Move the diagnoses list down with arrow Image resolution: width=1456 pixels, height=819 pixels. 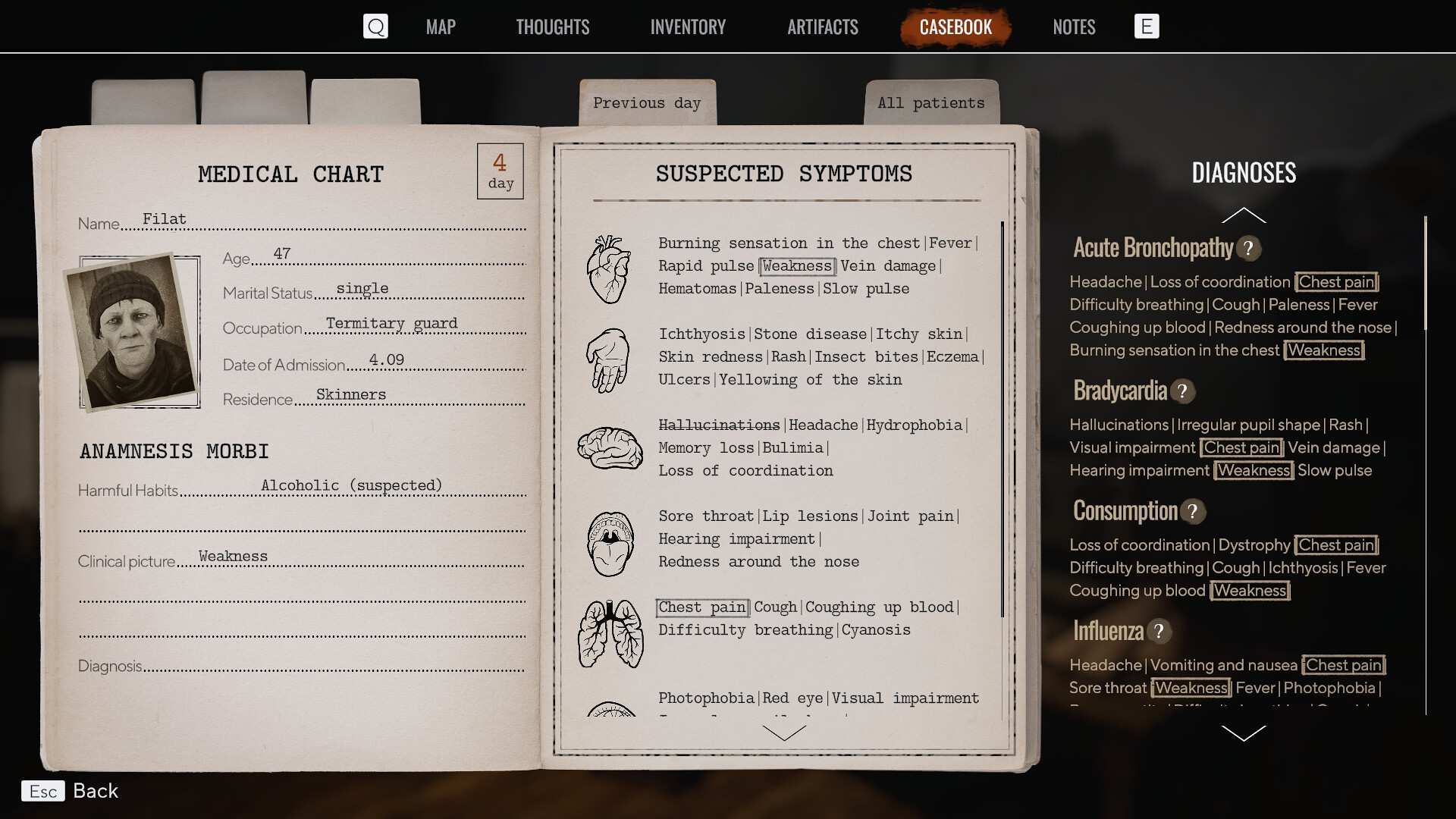tap(1244, 733)
